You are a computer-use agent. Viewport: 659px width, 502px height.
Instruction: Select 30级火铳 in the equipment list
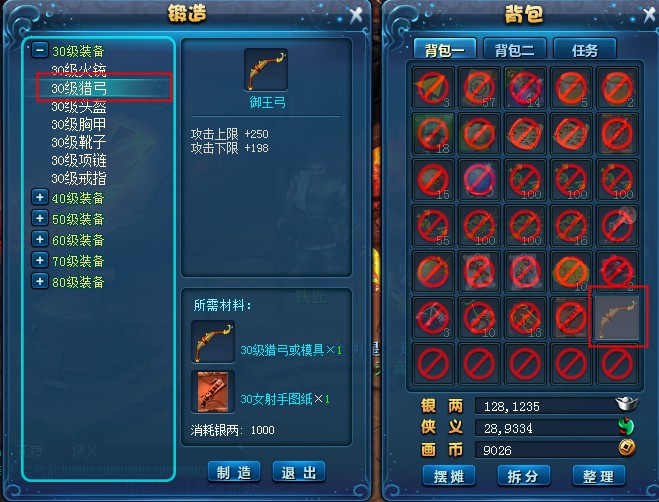79,71
